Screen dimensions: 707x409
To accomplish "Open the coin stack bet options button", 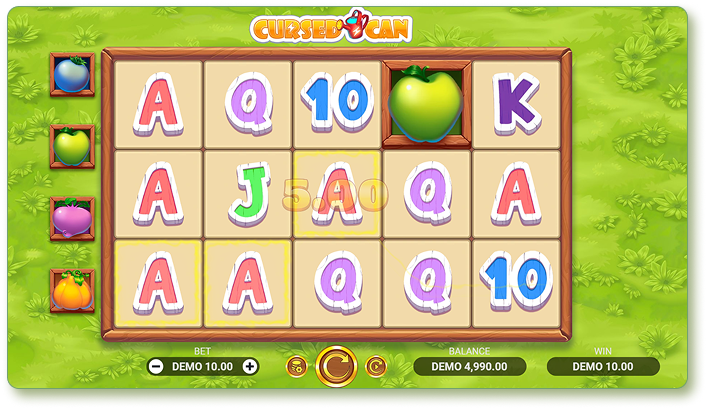I will (296, 366).
